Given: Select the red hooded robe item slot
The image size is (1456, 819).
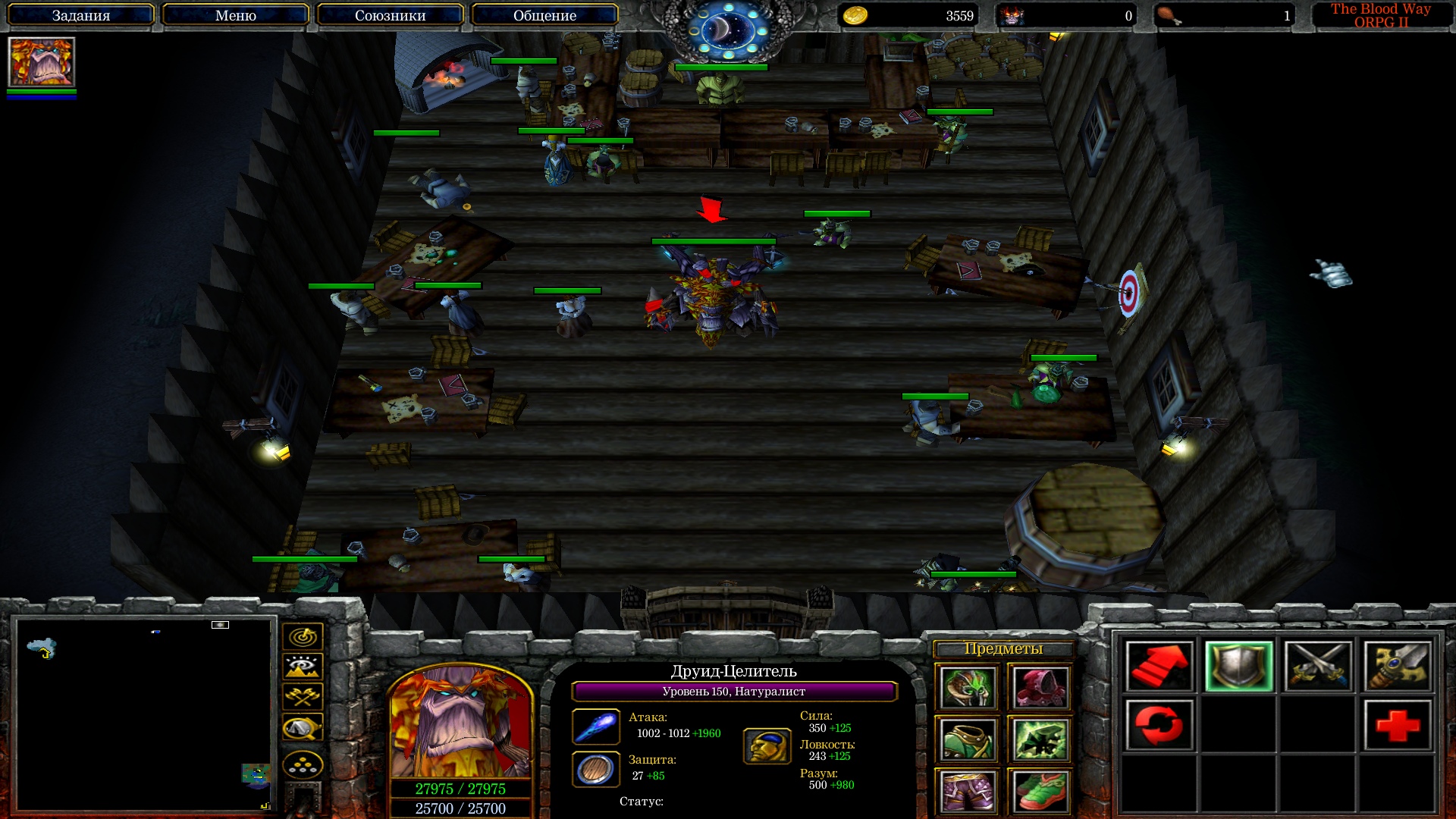Looking at the screenshot, I should [1040, 687].
